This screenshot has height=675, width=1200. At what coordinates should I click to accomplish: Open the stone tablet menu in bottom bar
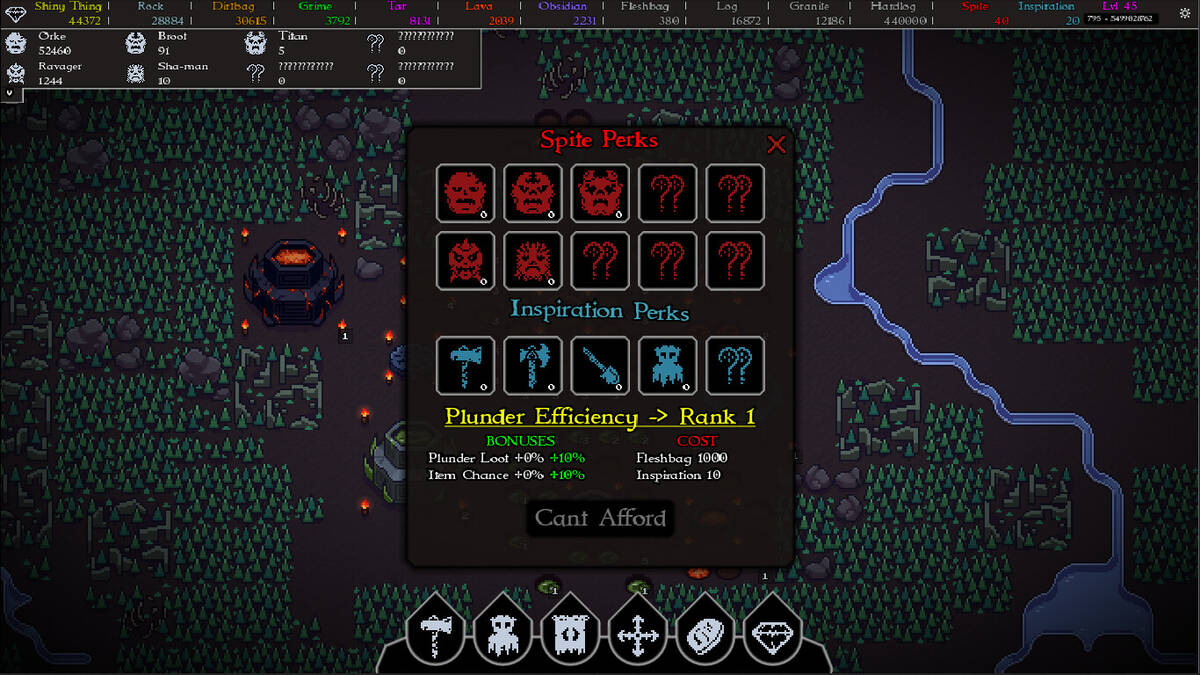point(705,632)
